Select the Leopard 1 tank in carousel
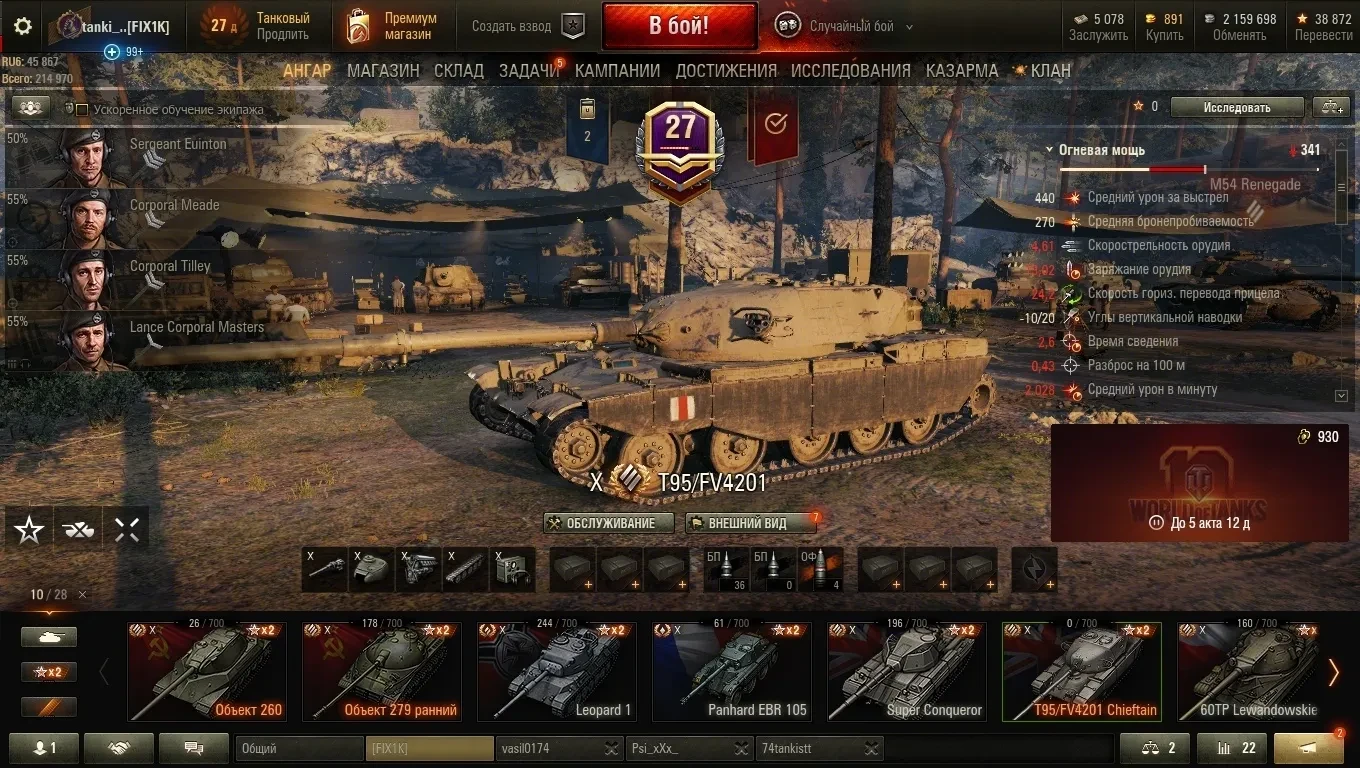Image resolution: width=1360 pixels, height=768 pixels. tap(556, 672)
